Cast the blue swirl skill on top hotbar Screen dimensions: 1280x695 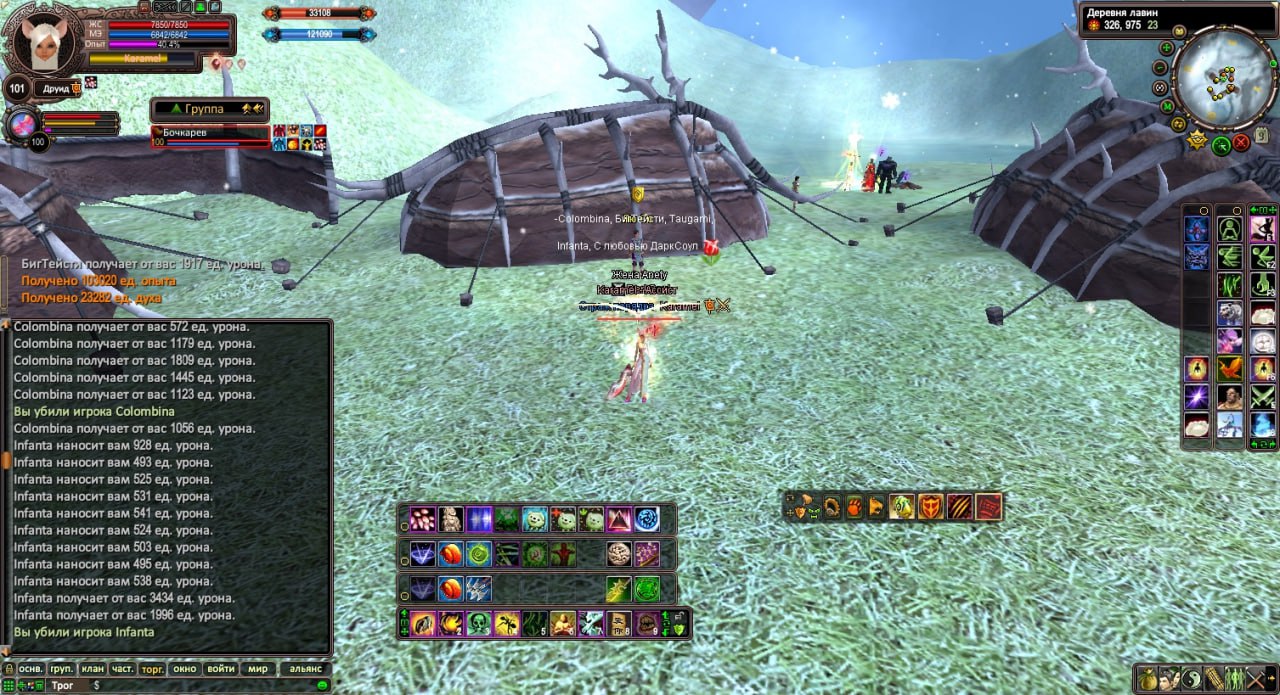click(x=647, y=519)
